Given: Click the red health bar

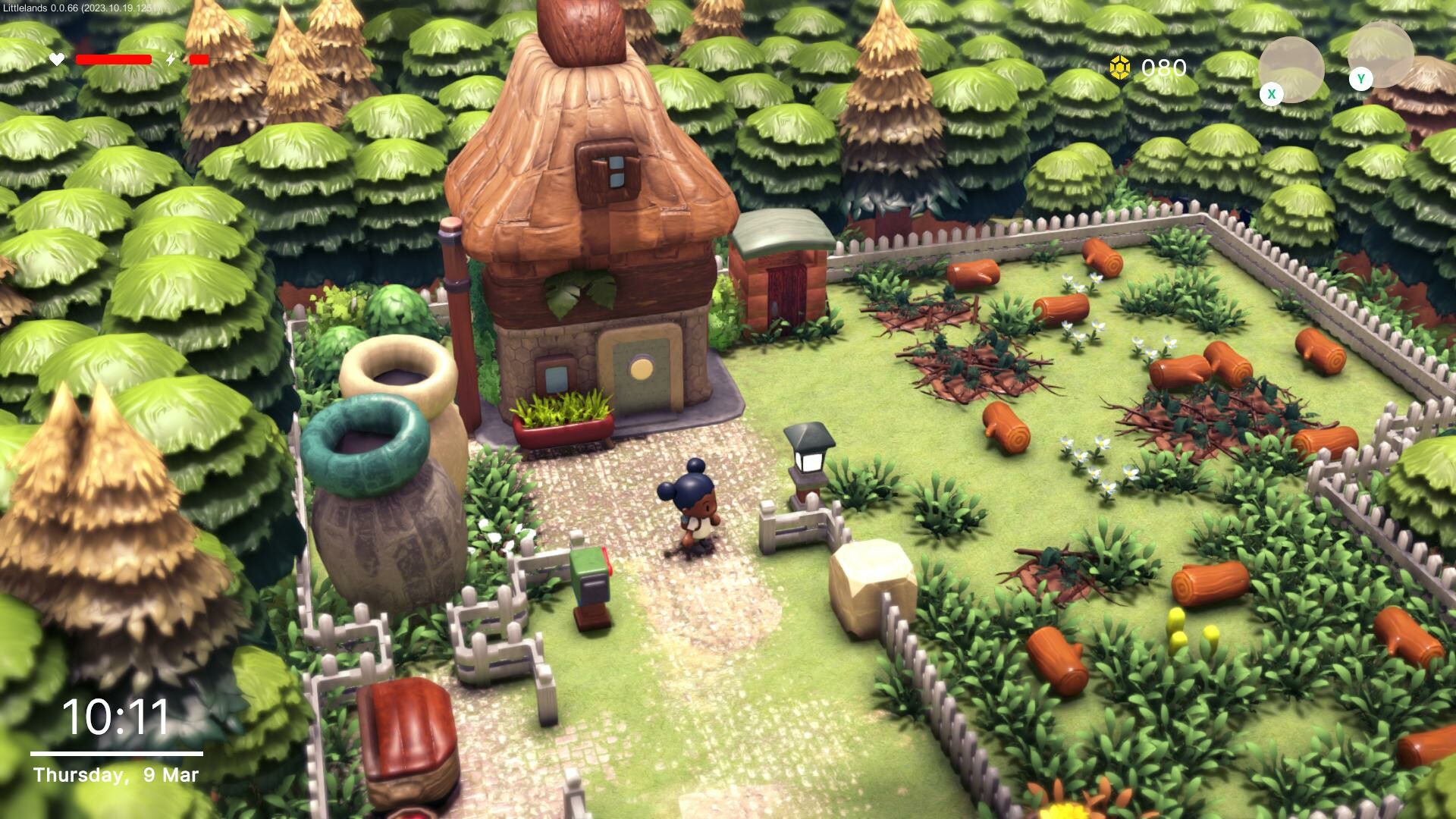Looking at the screenshot, I should pyautogui.click(x=112, y=58).
